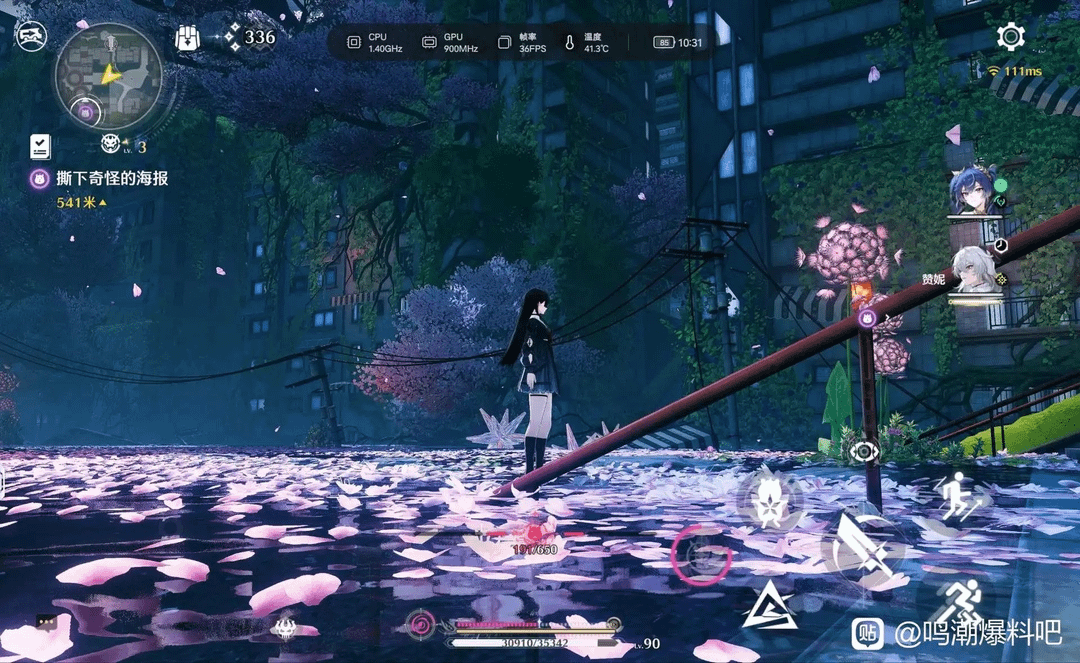
Task: Trigger the pink-ringed ultimate ability
Action: click(701, 556)
